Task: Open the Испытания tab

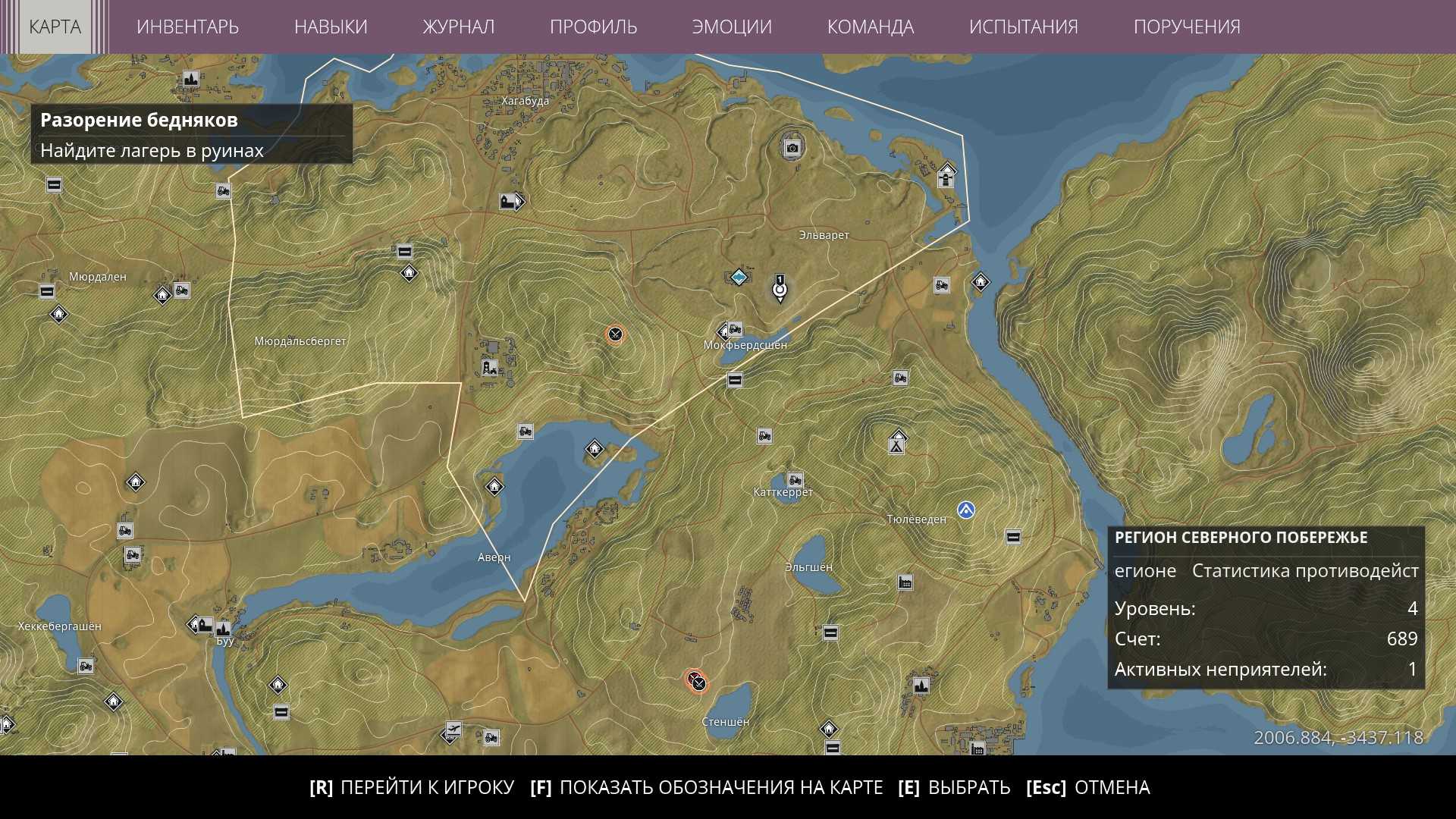Action: [x=1023, y=27]
